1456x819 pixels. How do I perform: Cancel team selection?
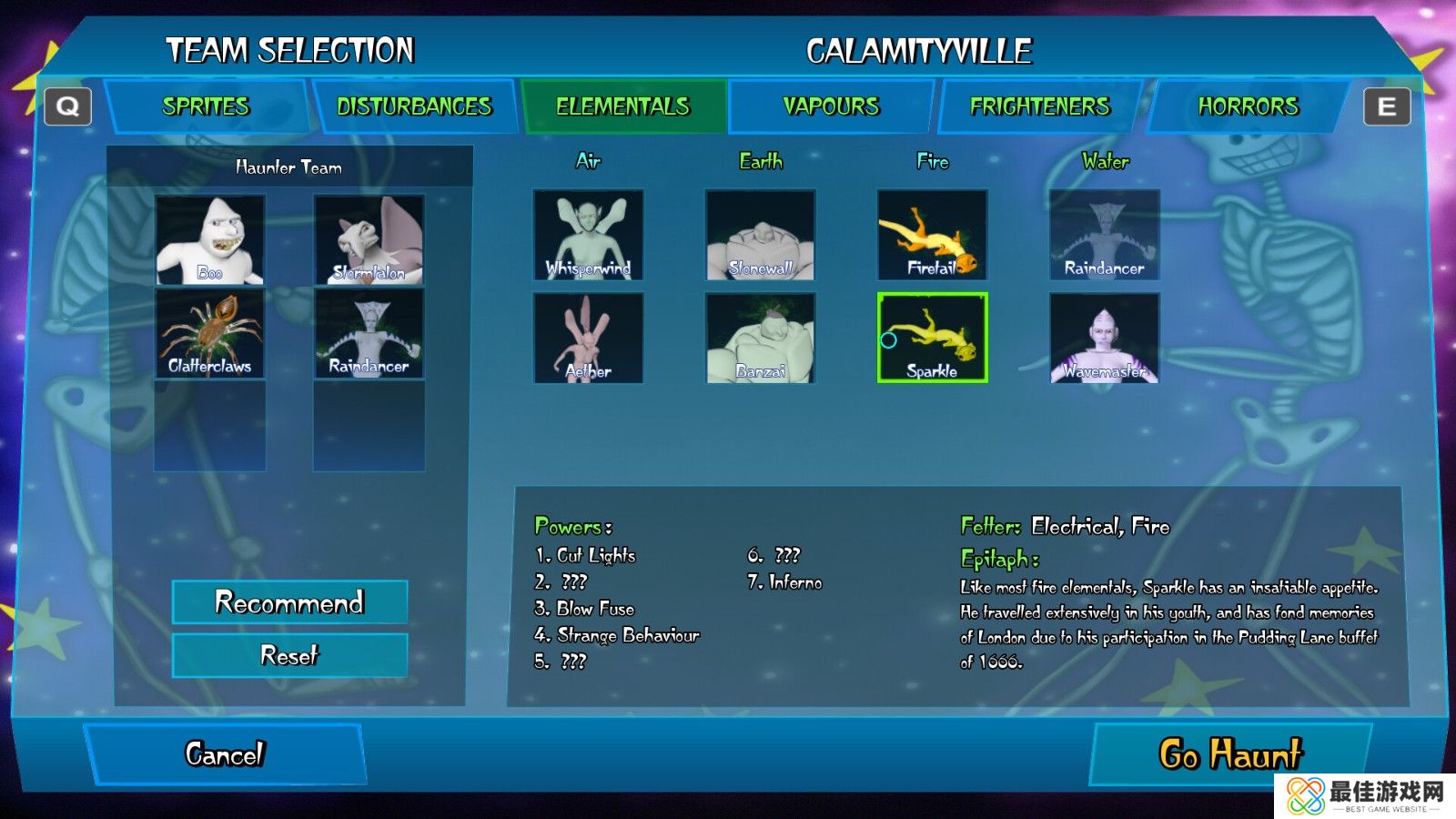pyautogui.click(x=225, y=753)
